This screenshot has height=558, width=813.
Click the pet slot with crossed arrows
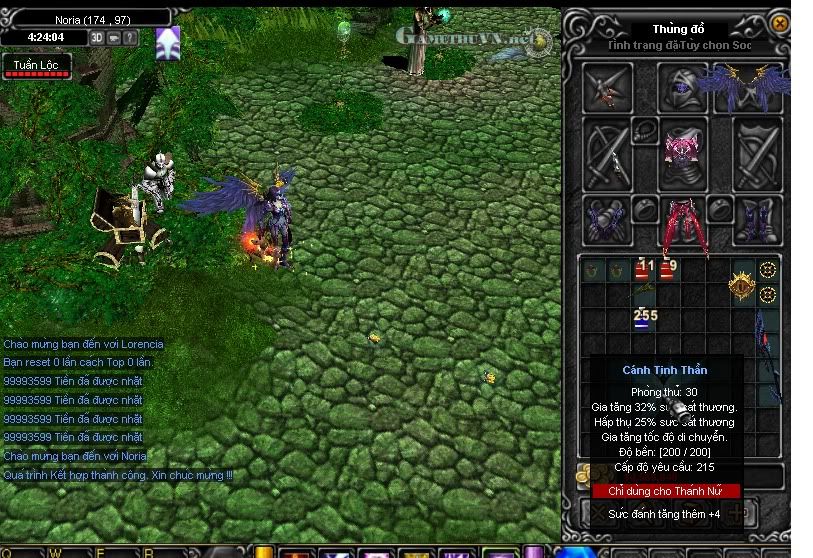pyautogui.click(x=608, y=87)
